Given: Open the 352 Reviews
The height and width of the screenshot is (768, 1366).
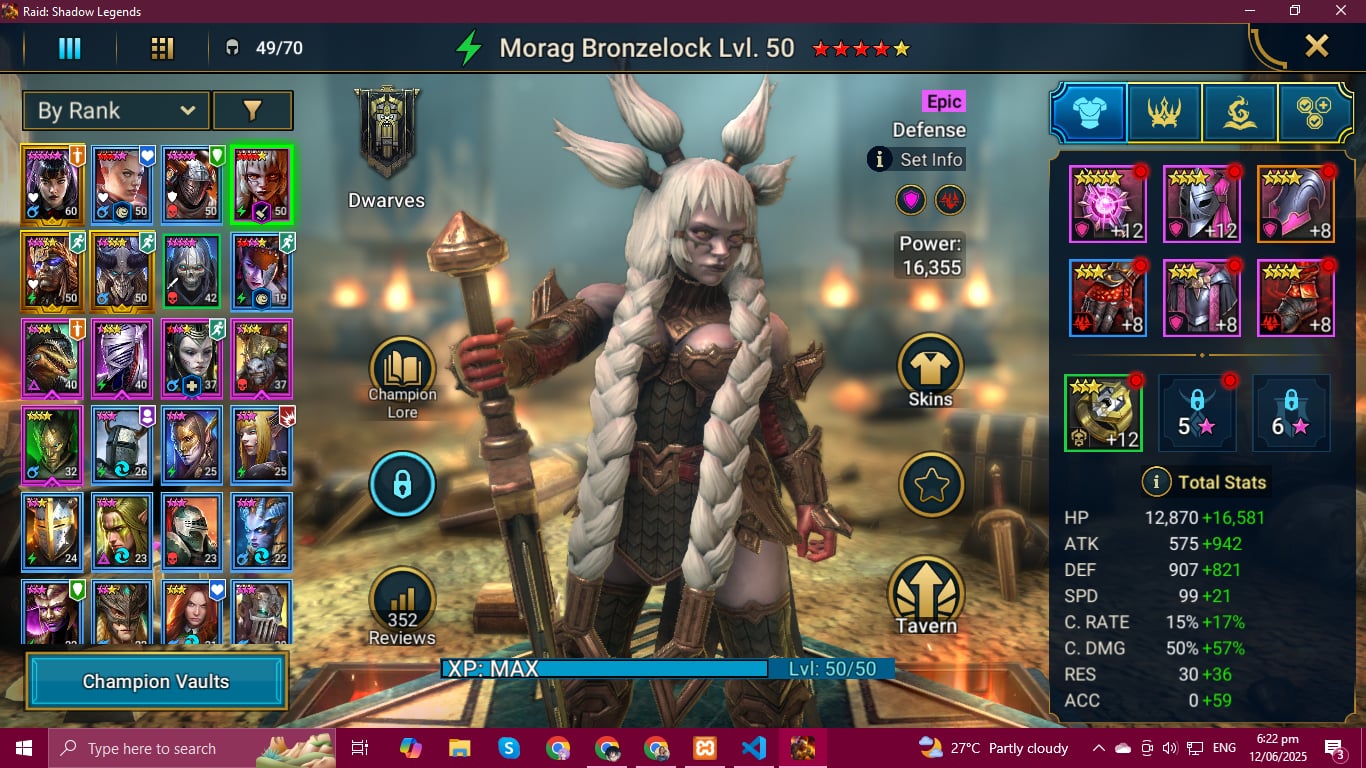Looking at the screenshot, I should click(x=402, y=605).
